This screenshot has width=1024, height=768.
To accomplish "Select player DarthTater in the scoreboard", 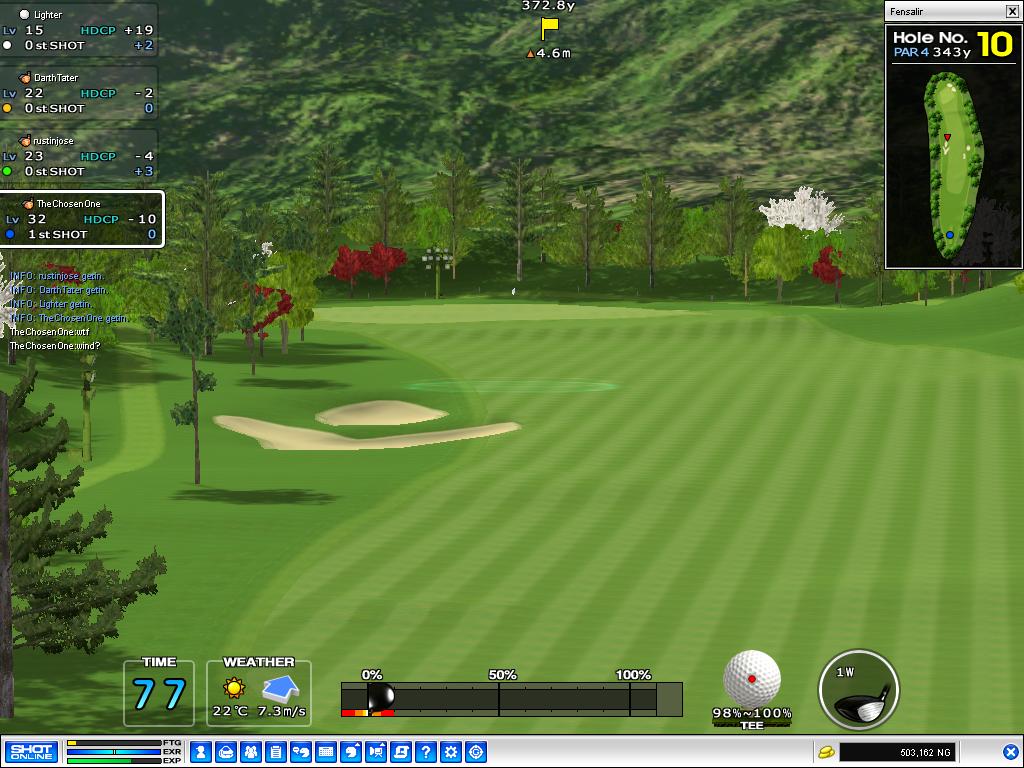I will (78, 93).
